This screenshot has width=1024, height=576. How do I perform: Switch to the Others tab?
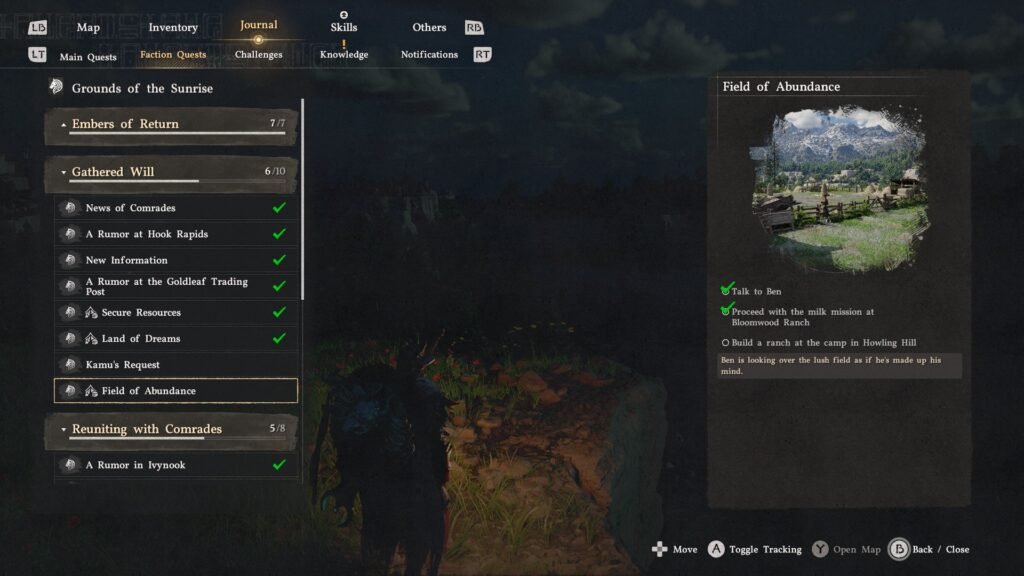[x=429, y=28]
